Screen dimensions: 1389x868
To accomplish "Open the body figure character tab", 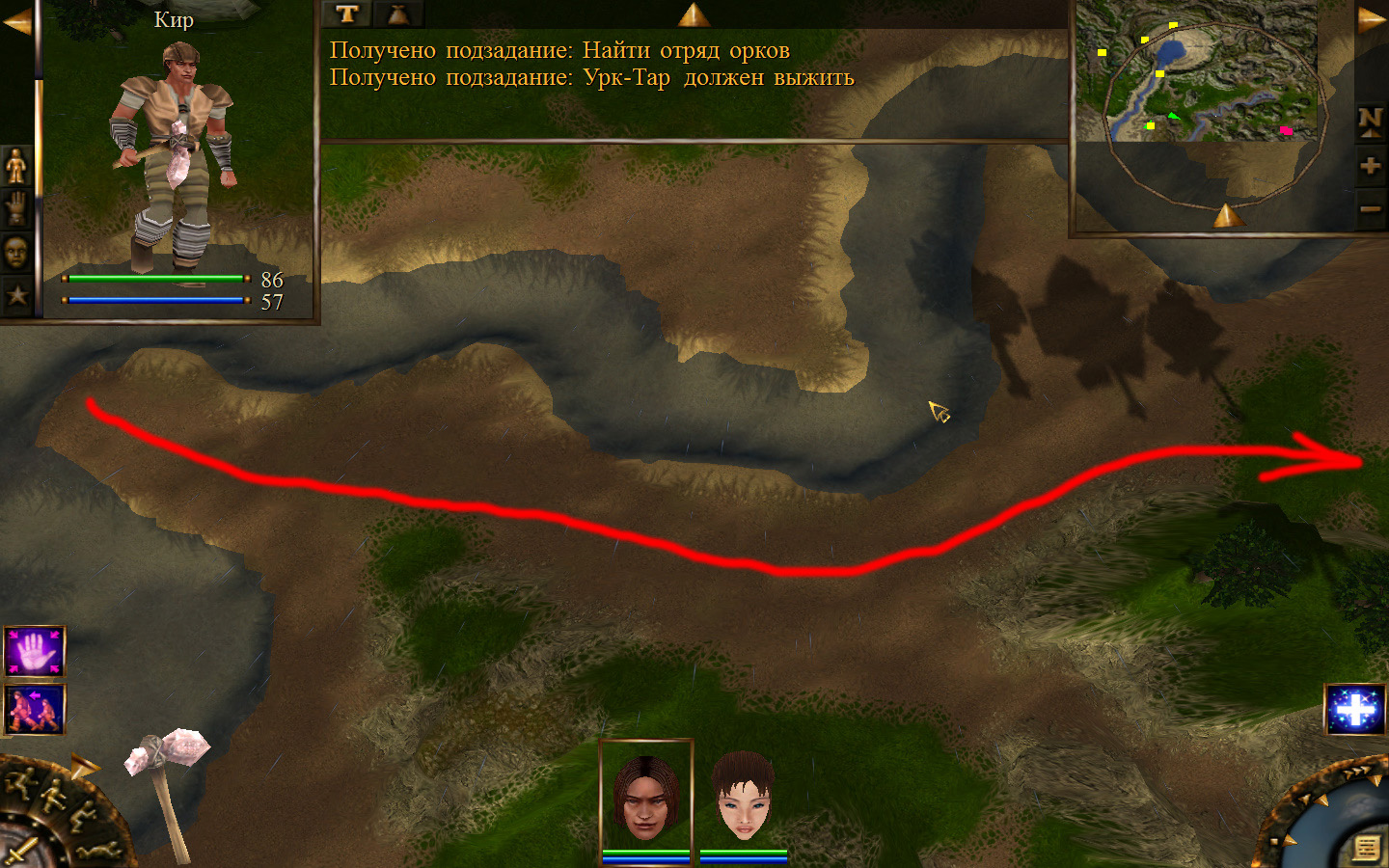I will tap(16, 166).
